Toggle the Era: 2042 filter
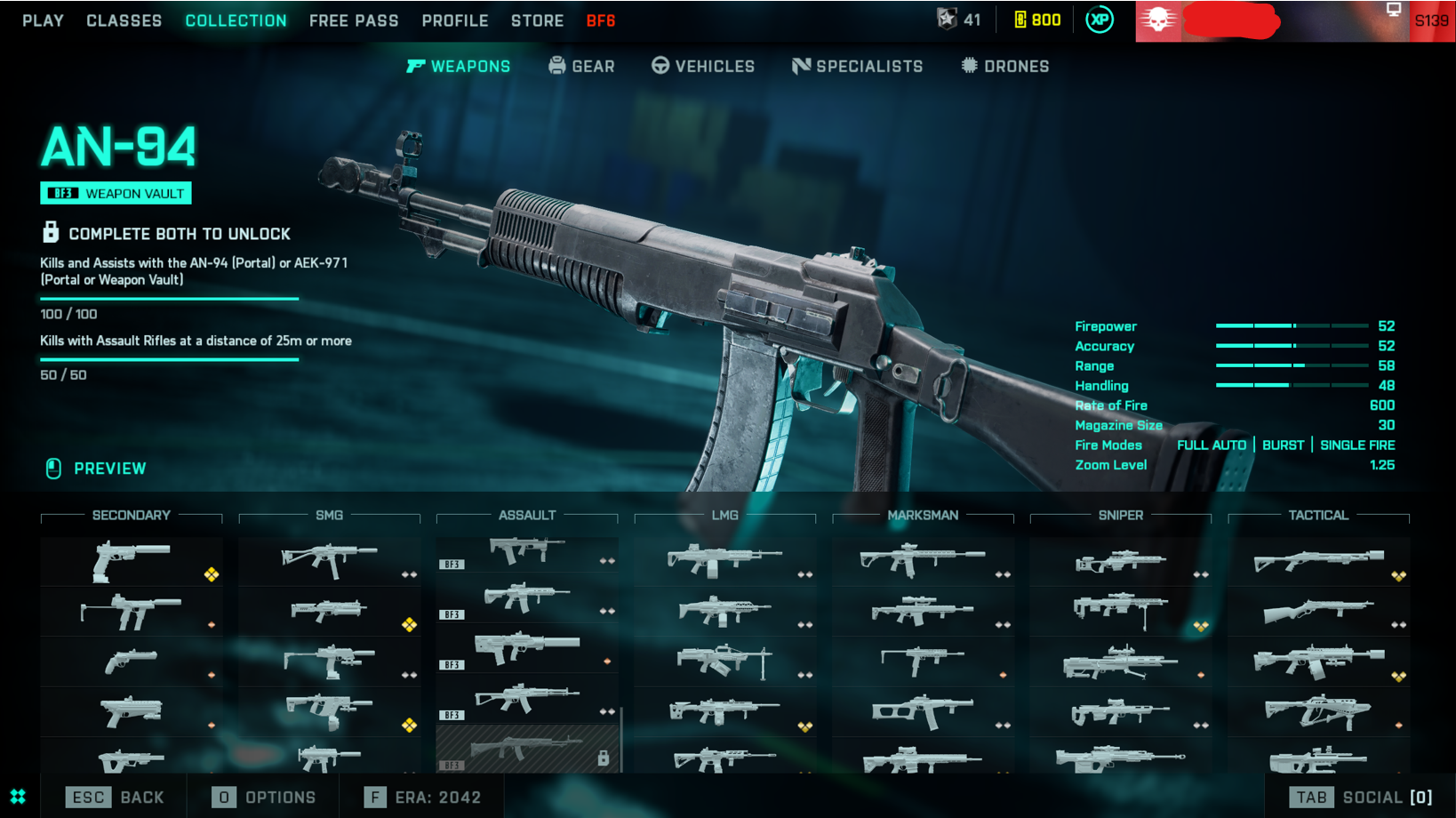Screen dimensions: 1456x818 coord(423,798)
